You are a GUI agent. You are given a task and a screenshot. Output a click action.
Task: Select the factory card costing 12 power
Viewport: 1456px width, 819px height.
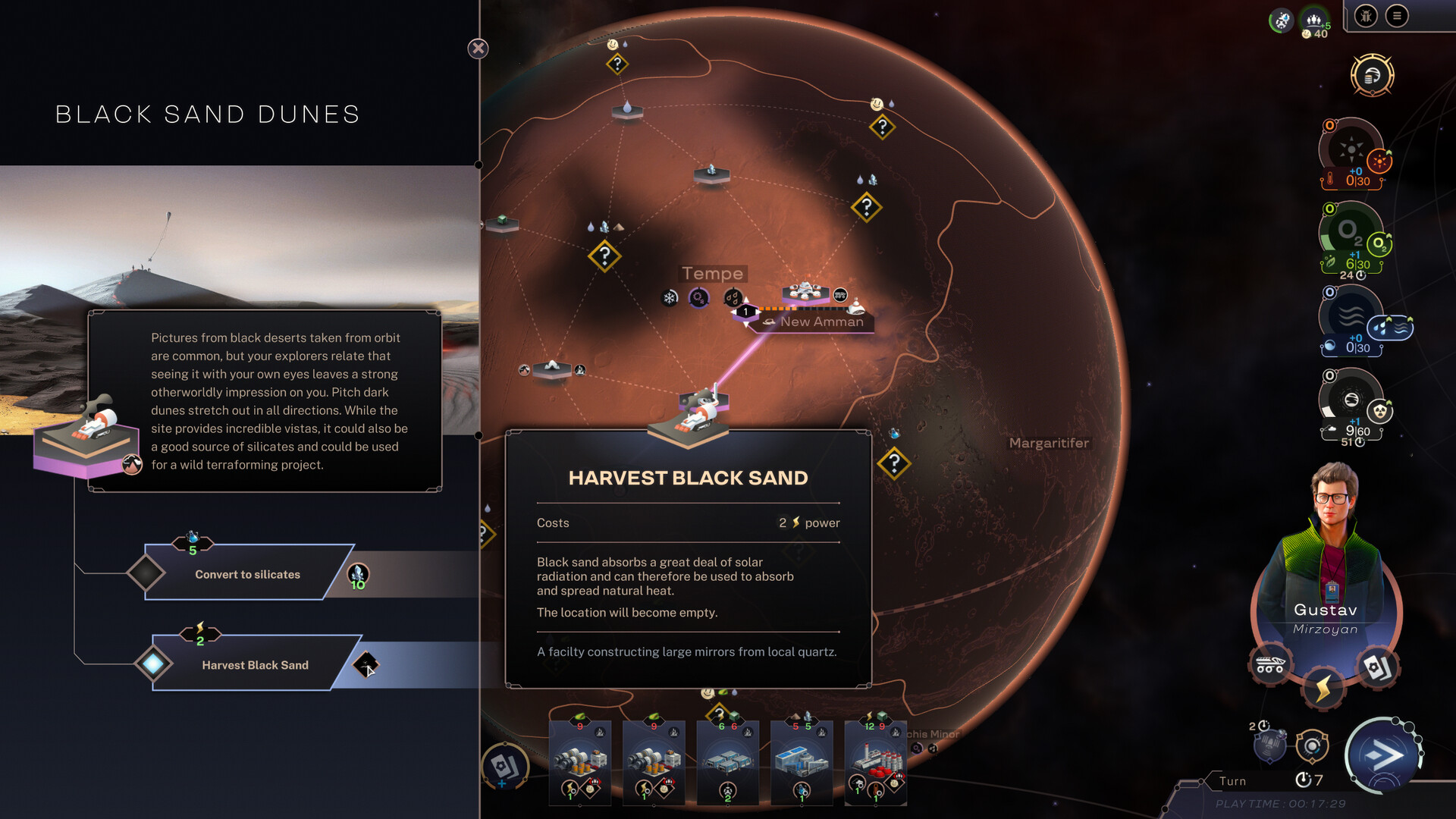coord(875,762)
